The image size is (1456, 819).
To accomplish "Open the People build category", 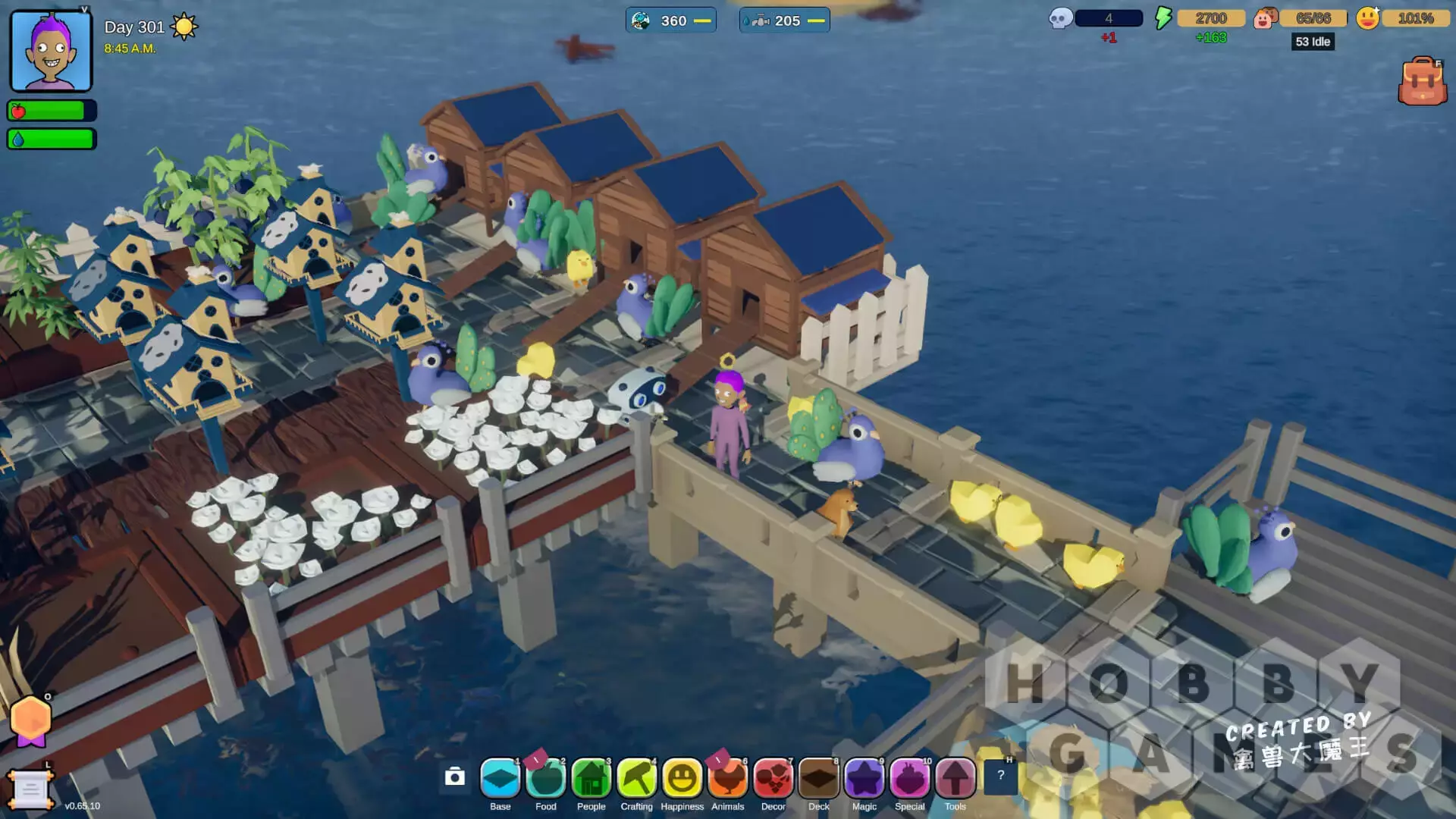I will click(591, 779).
